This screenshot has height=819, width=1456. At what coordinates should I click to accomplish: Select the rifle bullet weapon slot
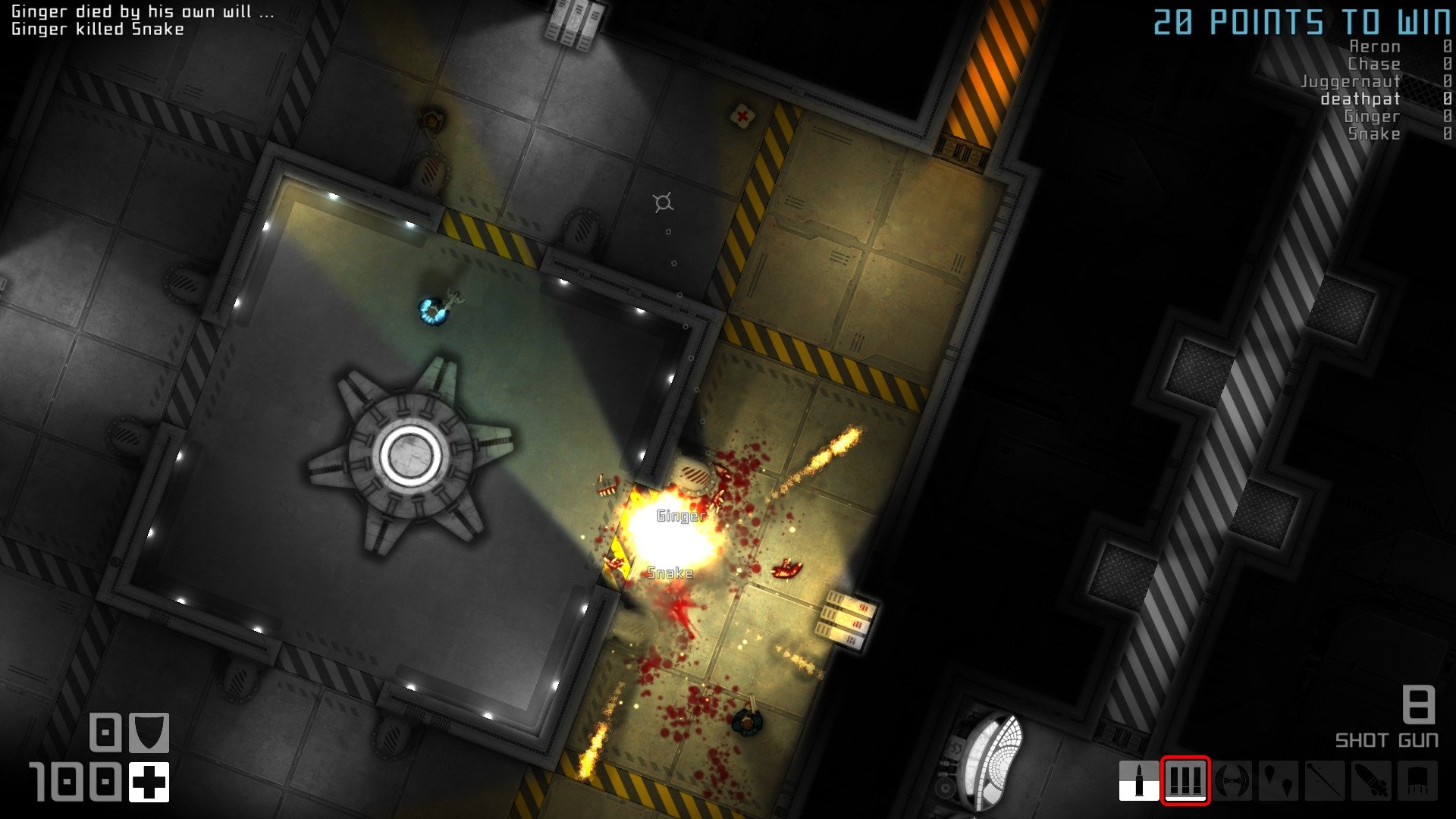[x=1139, y=779]
